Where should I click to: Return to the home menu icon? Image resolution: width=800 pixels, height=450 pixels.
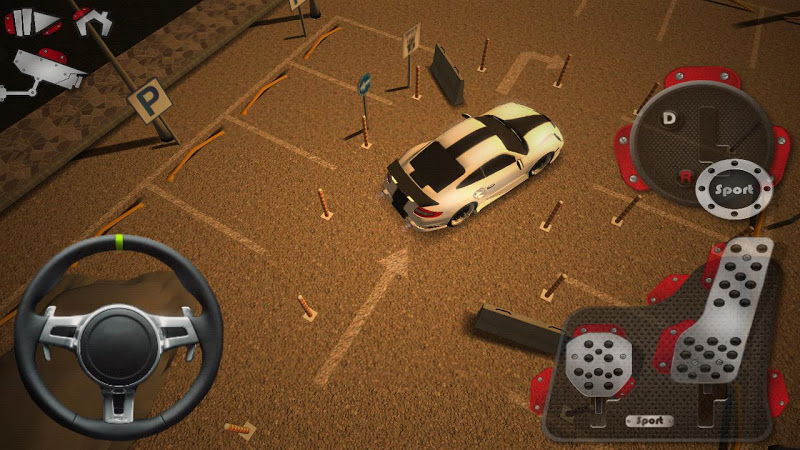coord(91,20)
